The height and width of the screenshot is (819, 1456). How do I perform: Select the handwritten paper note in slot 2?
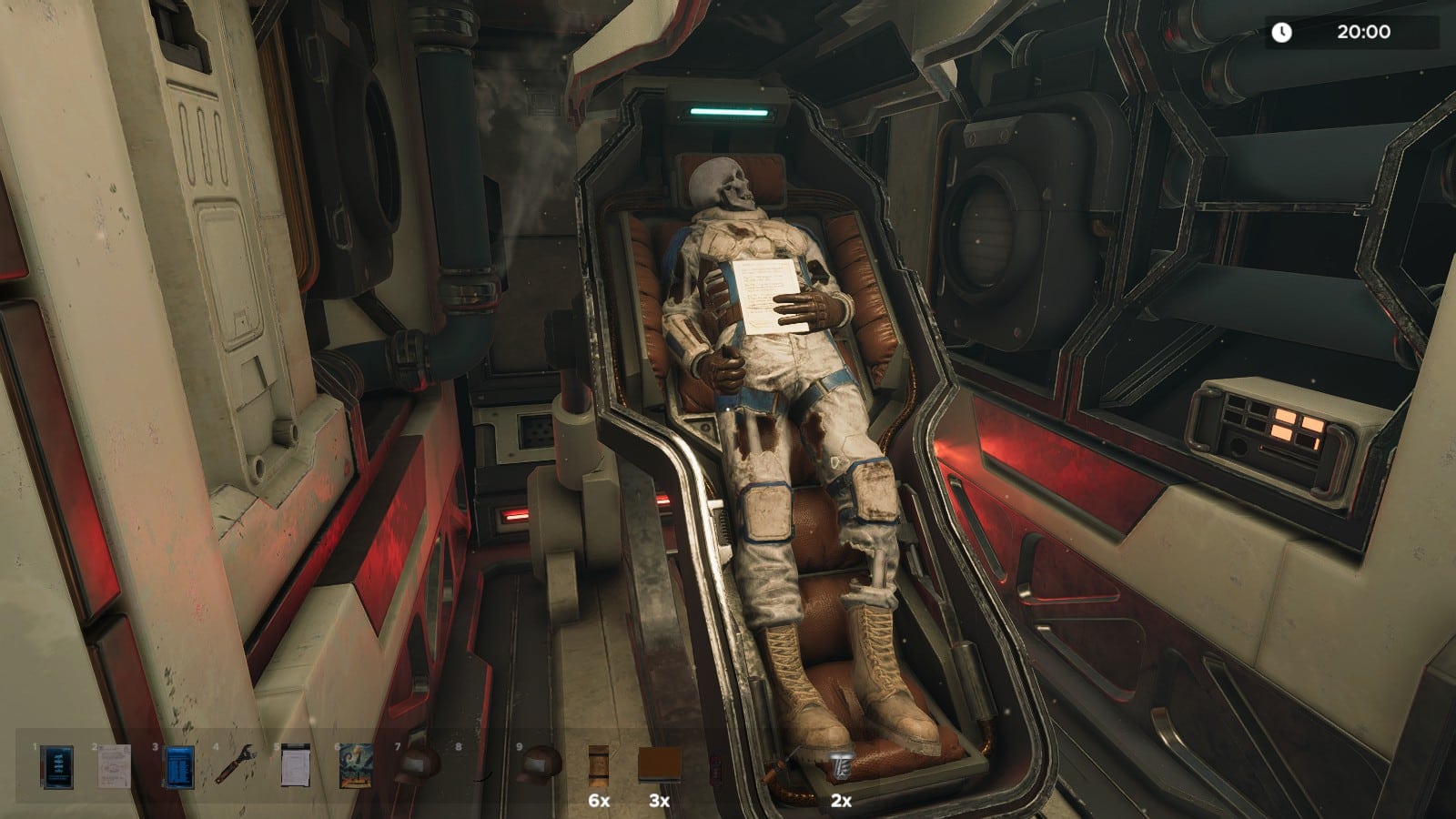click(115, 766)
